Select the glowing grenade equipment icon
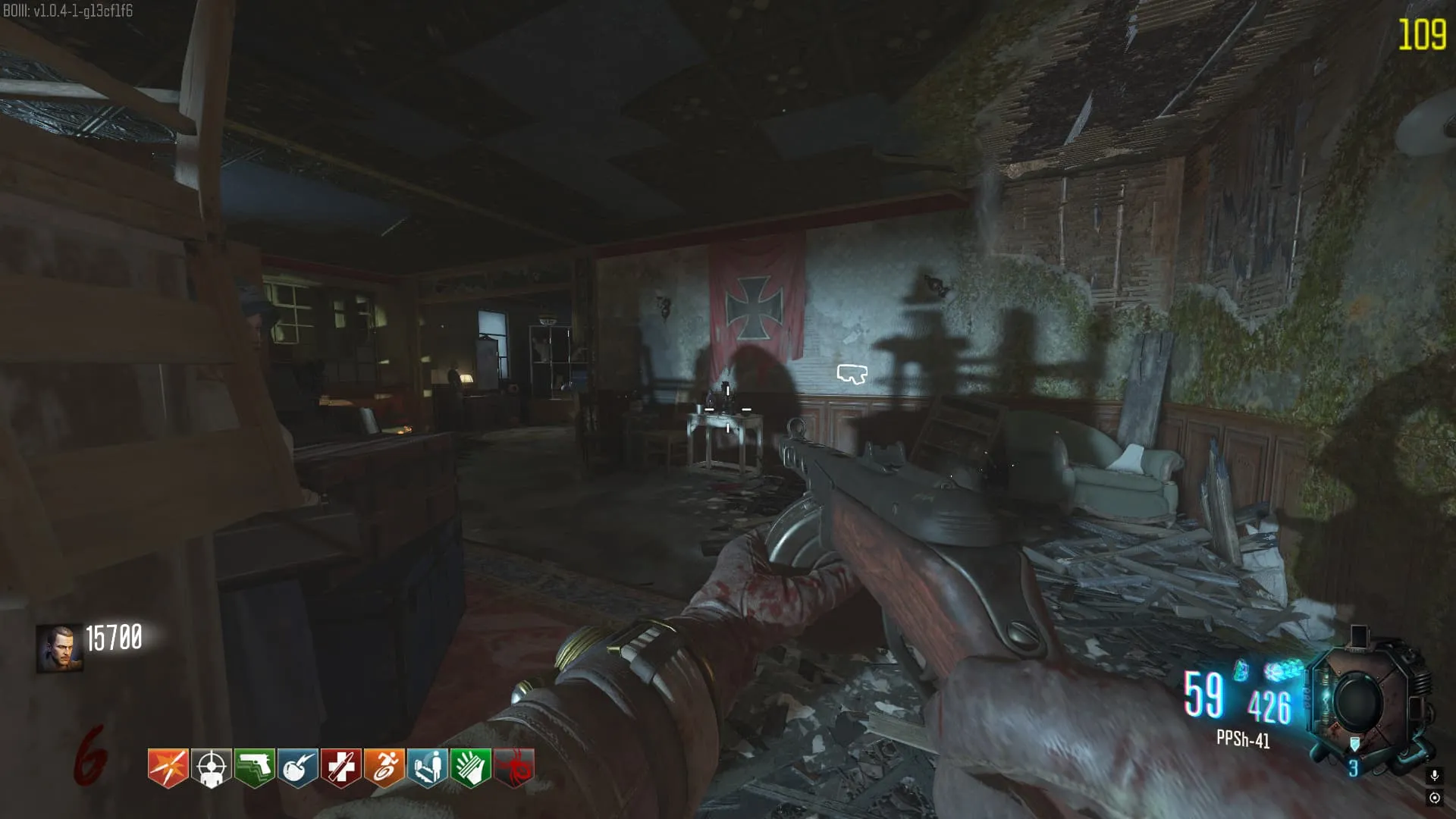 (1241, 670)
